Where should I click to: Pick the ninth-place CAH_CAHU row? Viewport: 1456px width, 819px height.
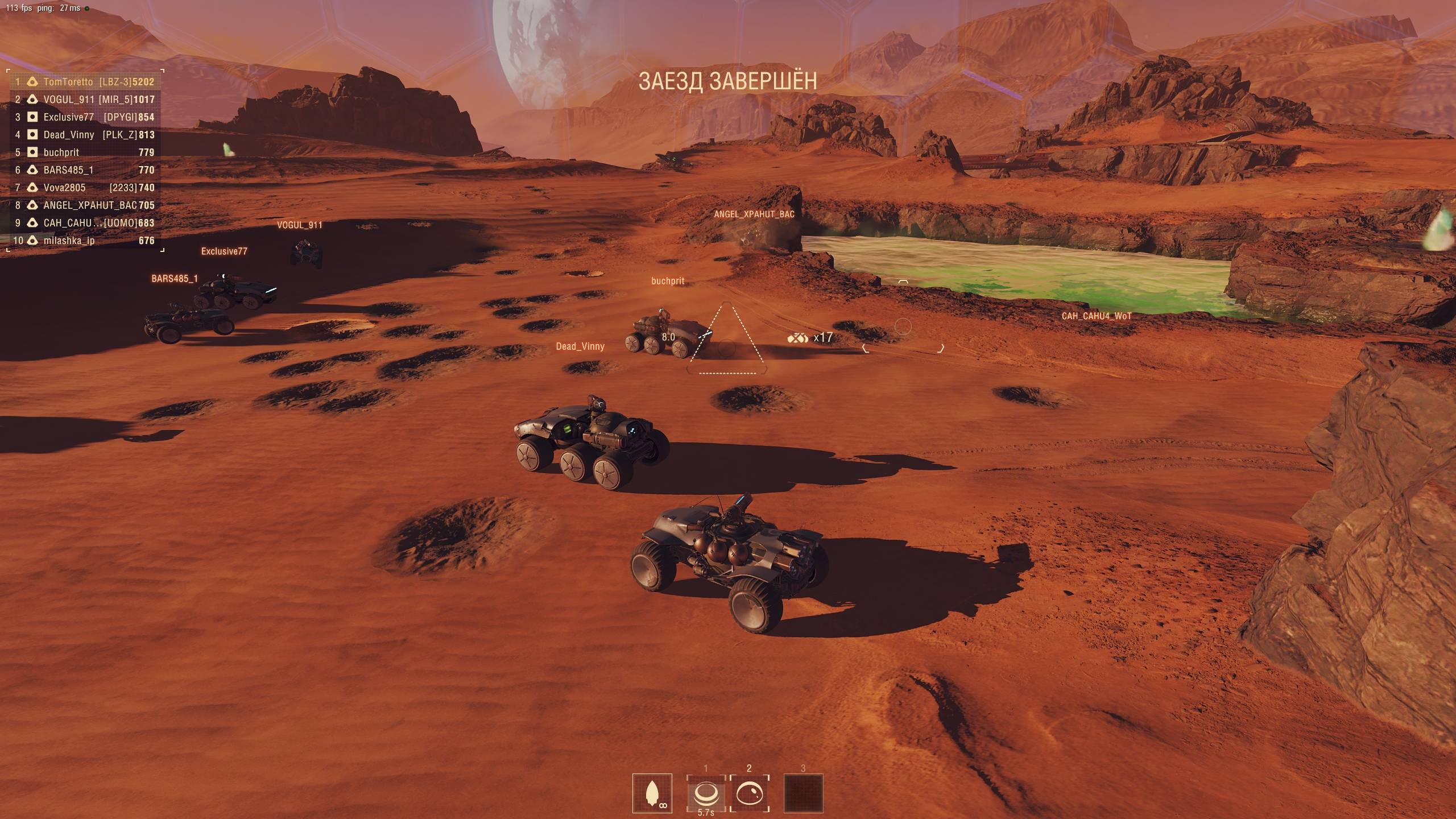(x=85, y=223)
